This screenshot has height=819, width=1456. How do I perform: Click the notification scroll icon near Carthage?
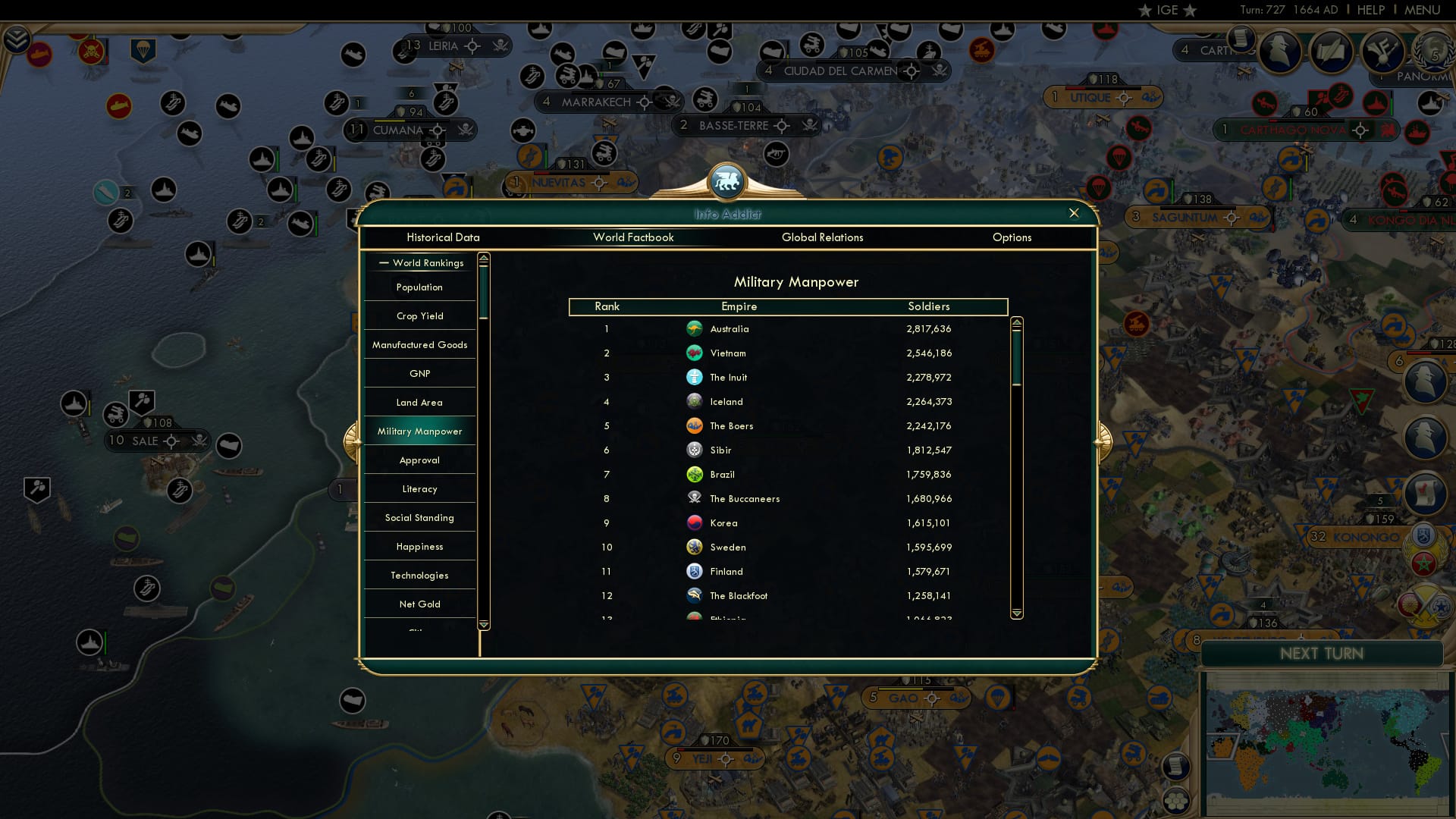click(x=1241, y=37)
